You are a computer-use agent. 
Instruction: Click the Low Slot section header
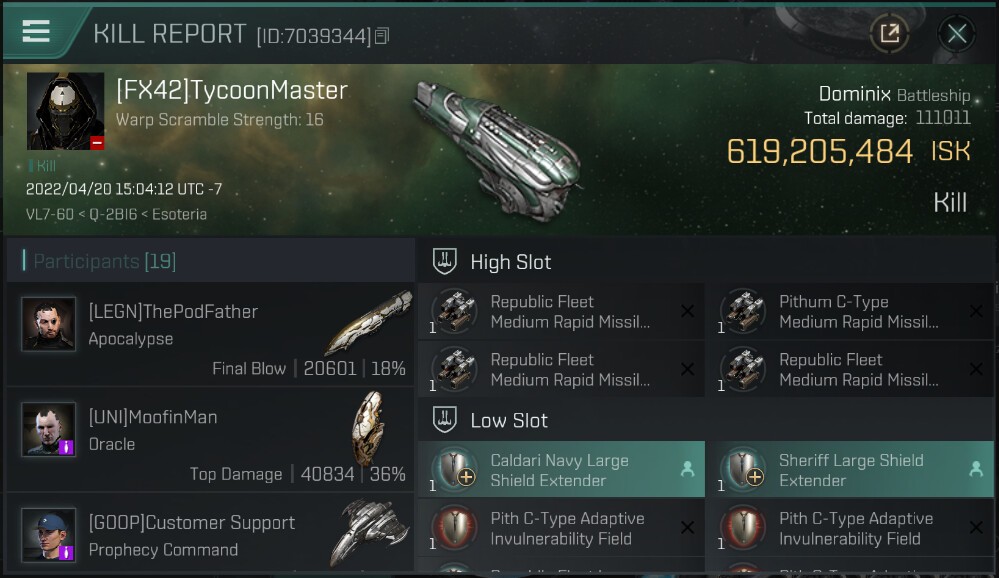coord(508,420)
